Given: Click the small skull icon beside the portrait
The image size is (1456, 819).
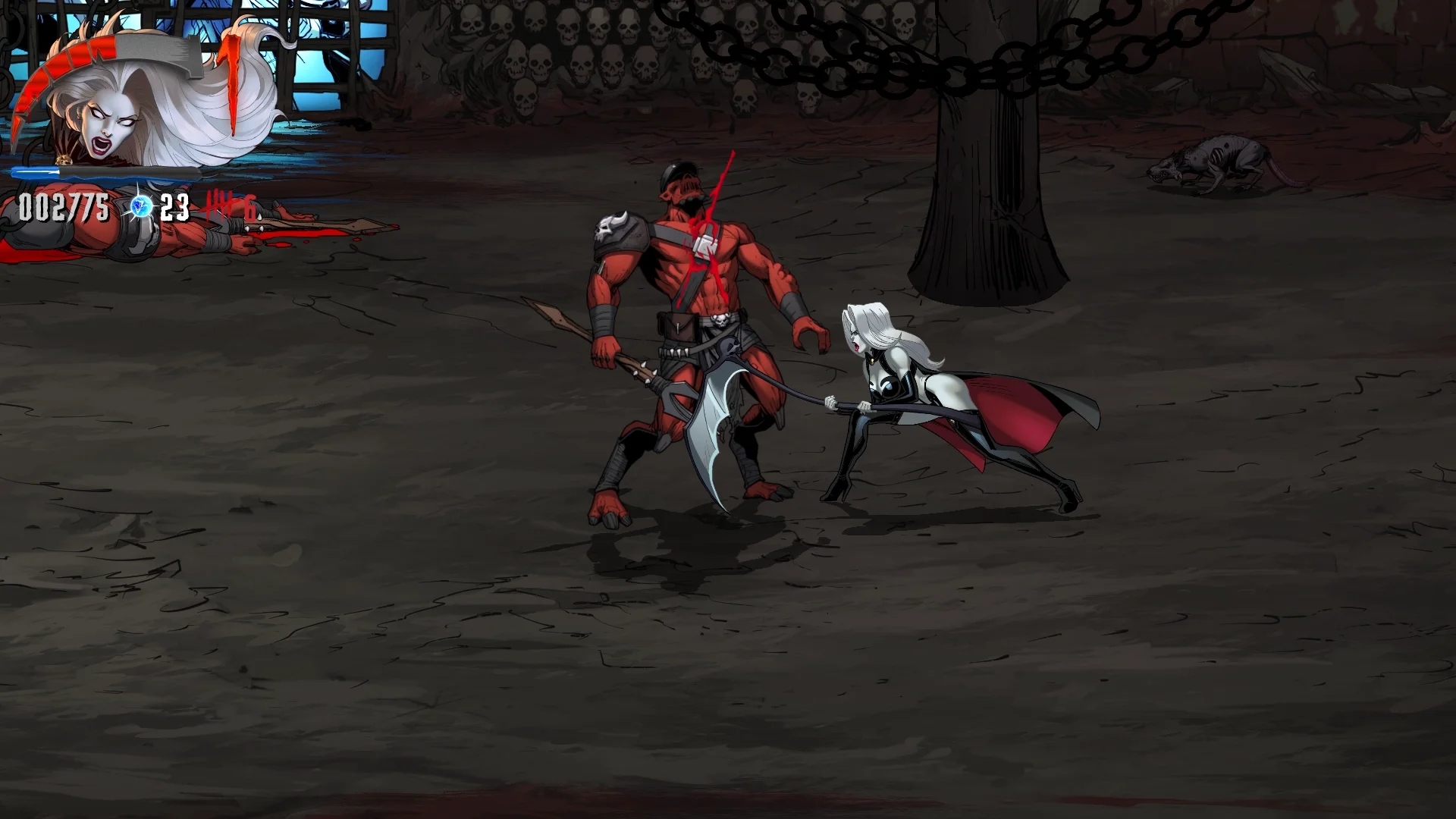Looking at the screenshot, I should click(64, 159).
